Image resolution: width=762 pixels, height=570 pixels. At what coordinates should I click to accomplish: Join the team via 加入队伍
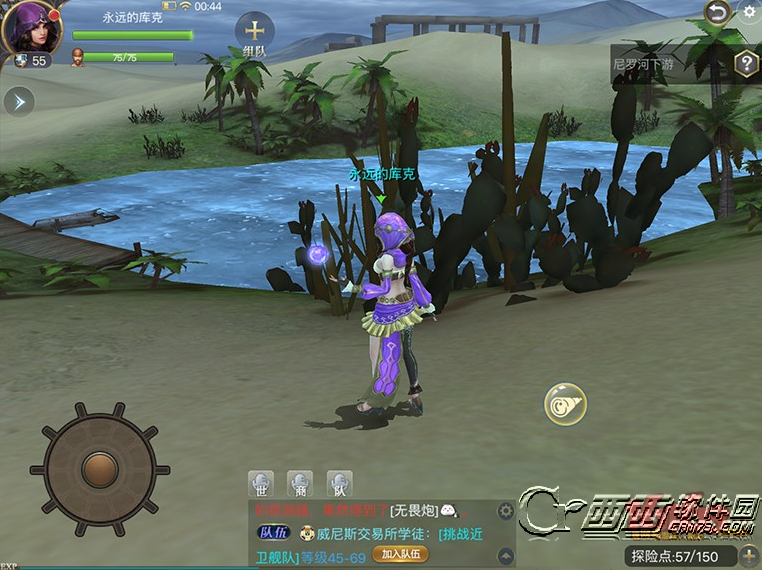click(x=400, y=554)
